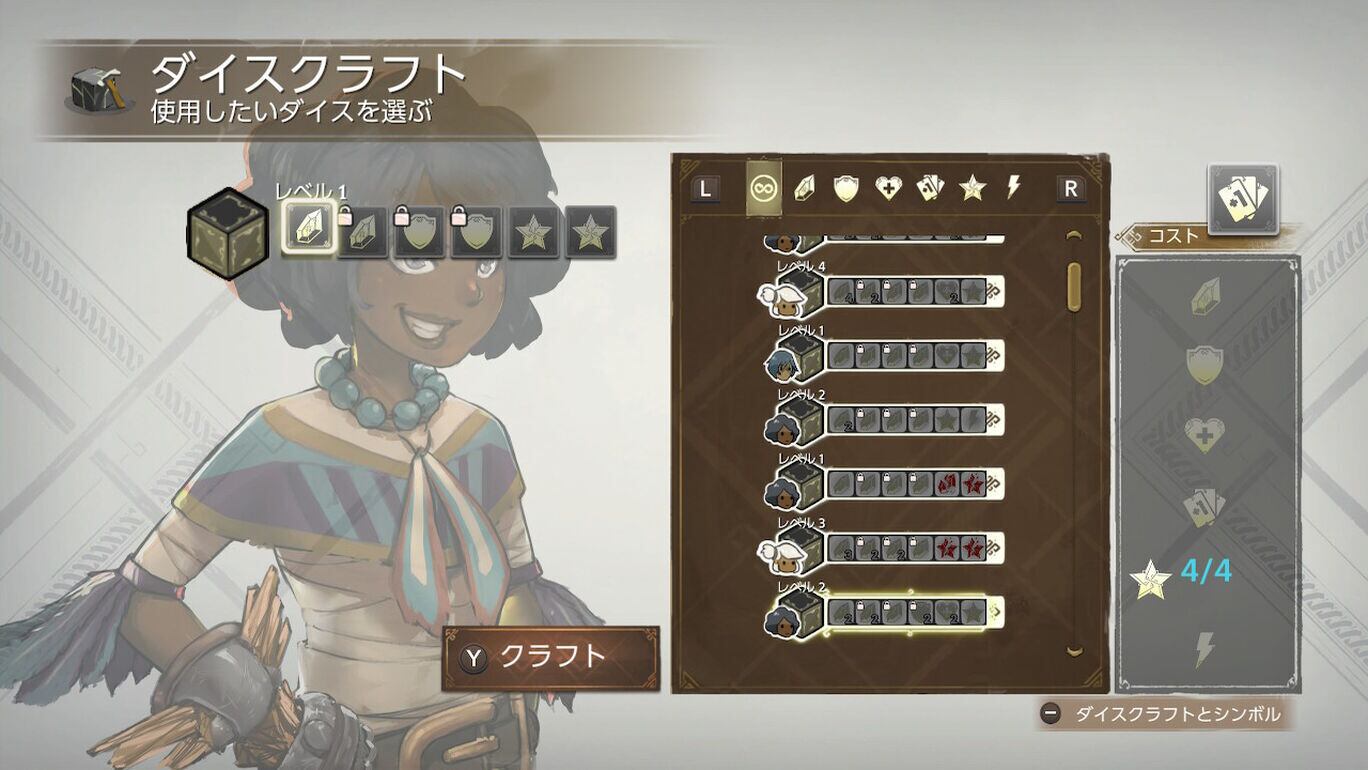Click the scrollbar's up arrow
This screenshot has width=1368, height=770.
pos(1075,236)
